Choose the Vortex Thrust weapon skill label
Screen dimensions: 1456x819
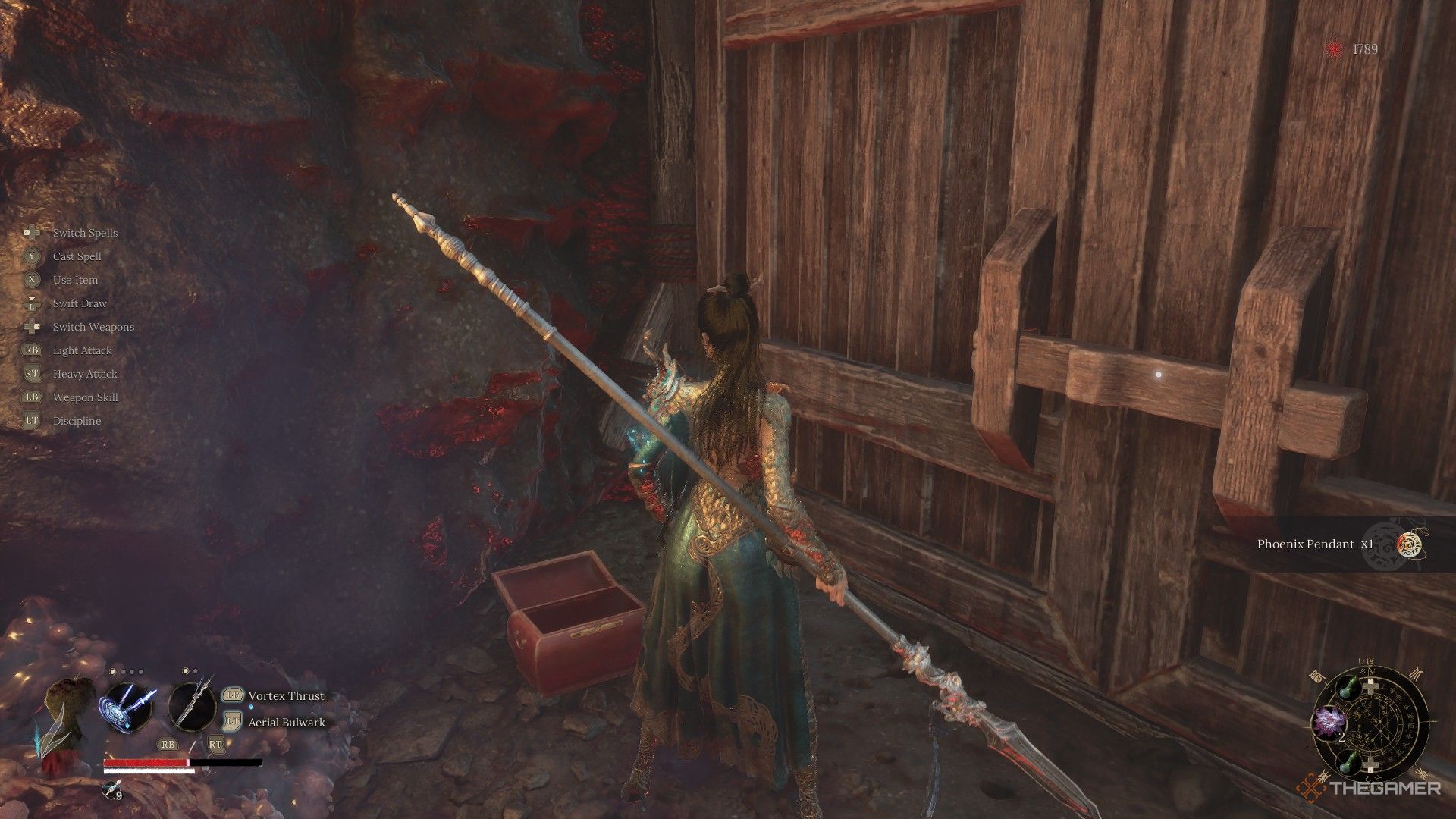pos(286,696)
